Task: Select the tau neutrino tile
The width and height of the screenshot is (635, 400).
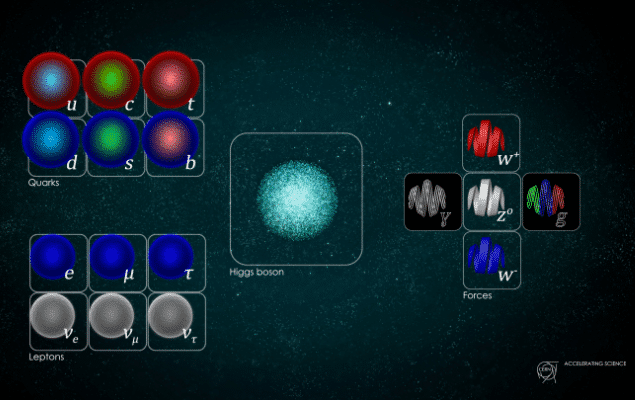Action: 176,320
